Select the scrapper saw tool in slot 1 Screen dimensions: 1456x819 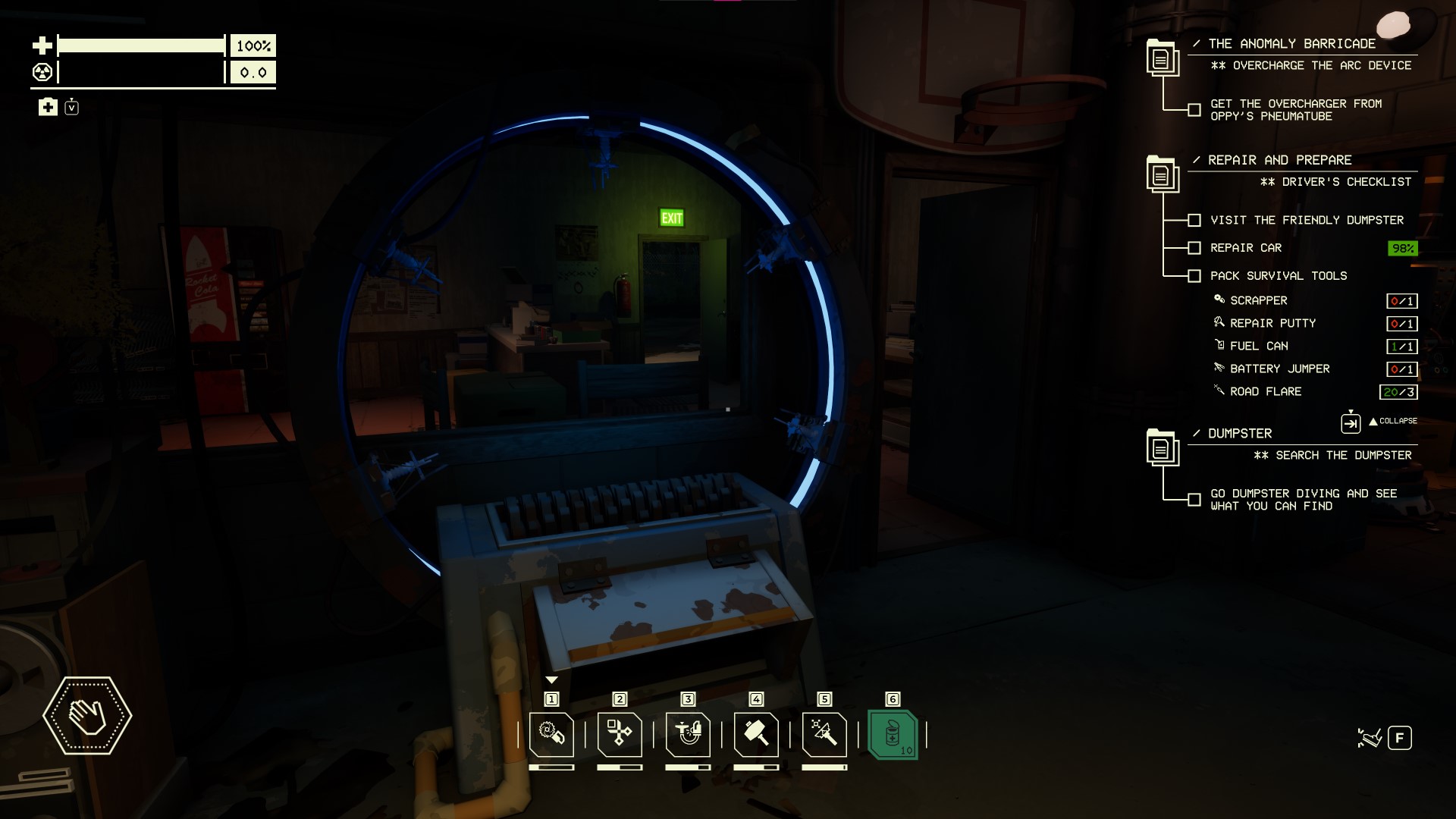tap(551, 734)
